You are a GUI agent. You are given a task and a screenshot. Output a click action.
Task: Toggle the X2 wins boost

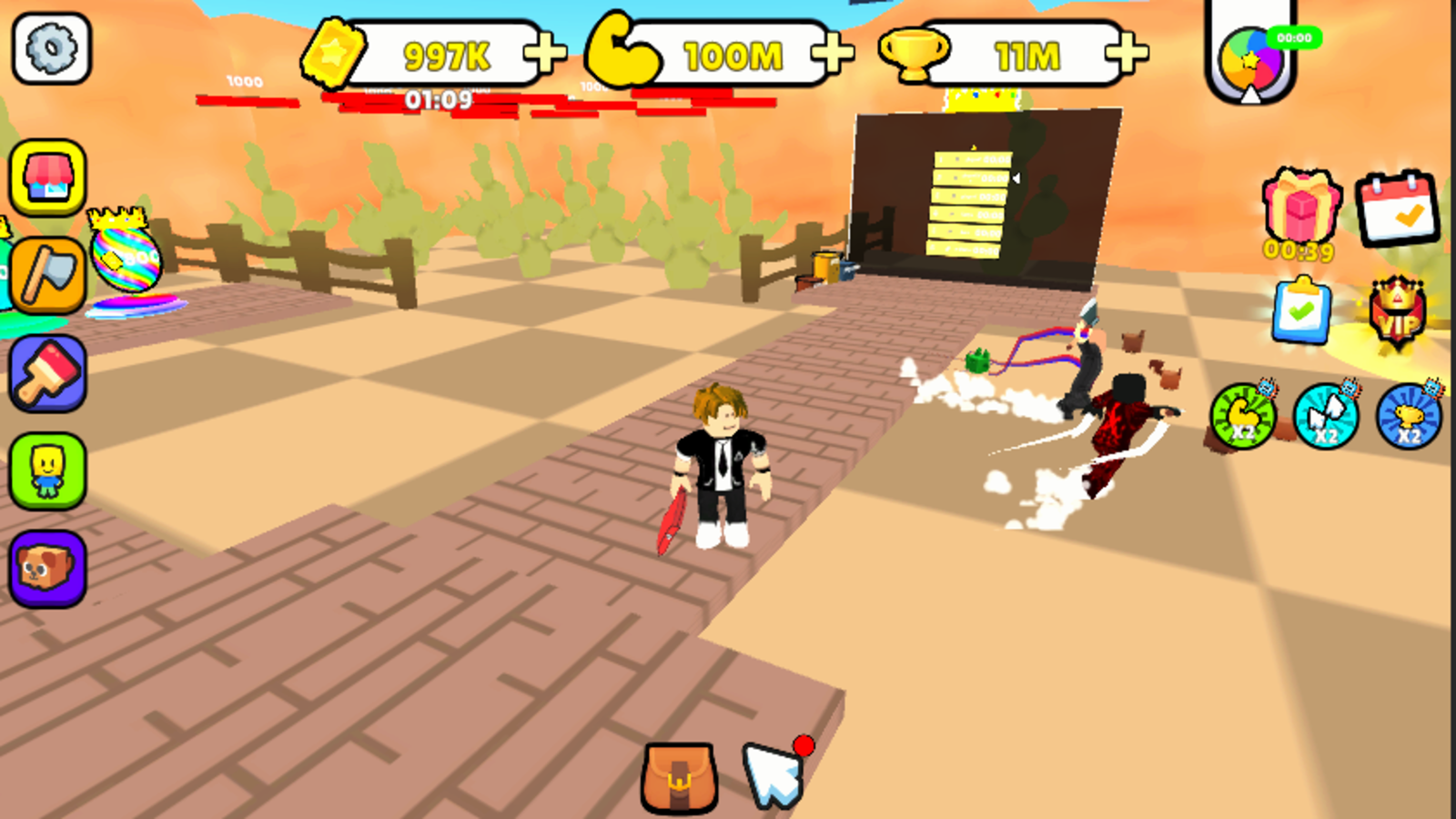(x=1327, y=417)
